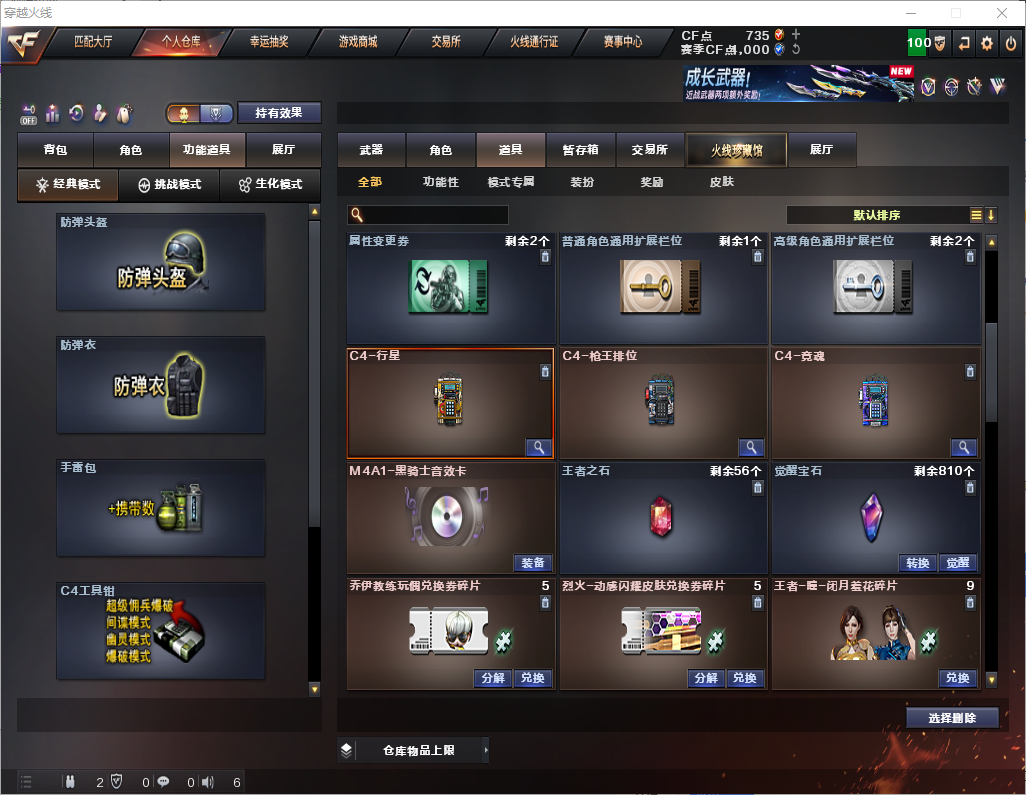Open the 默认排序 sort dropdown
Image resolution: width=1026 pixels, height=795 pixels.
click(878, 215)
